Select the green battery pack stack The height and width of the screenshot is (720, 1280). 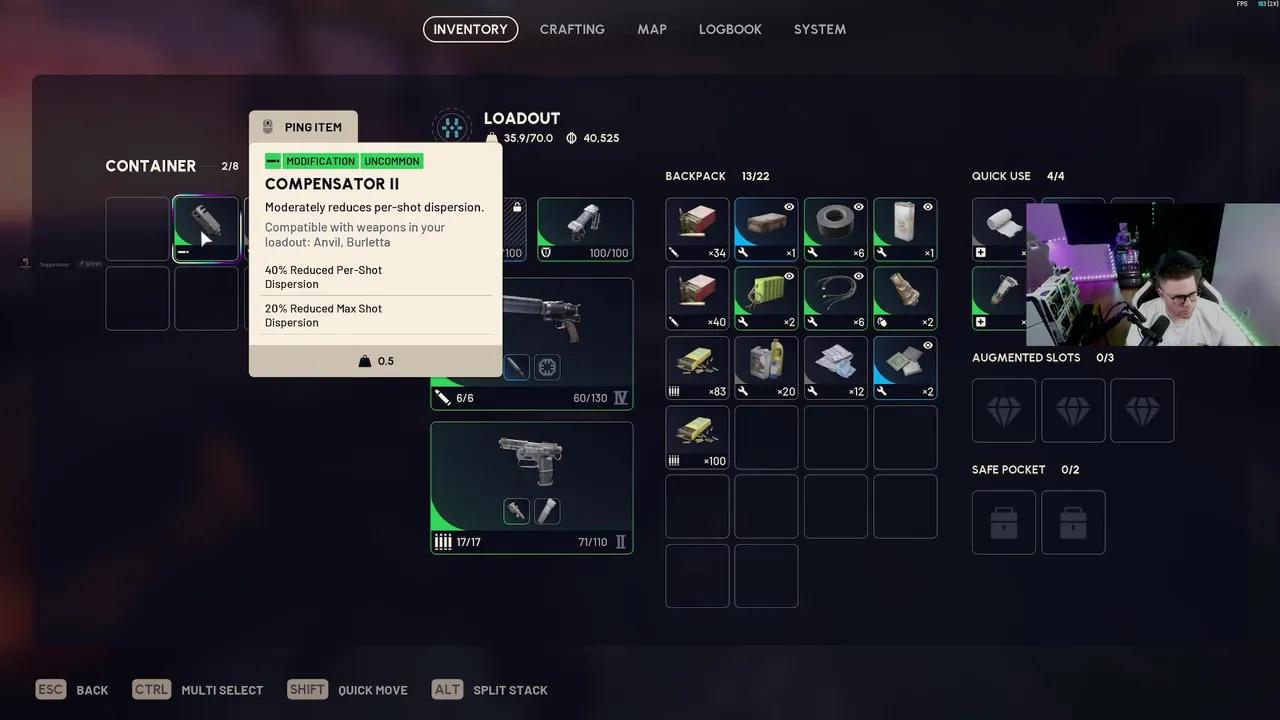pos(766,298)
